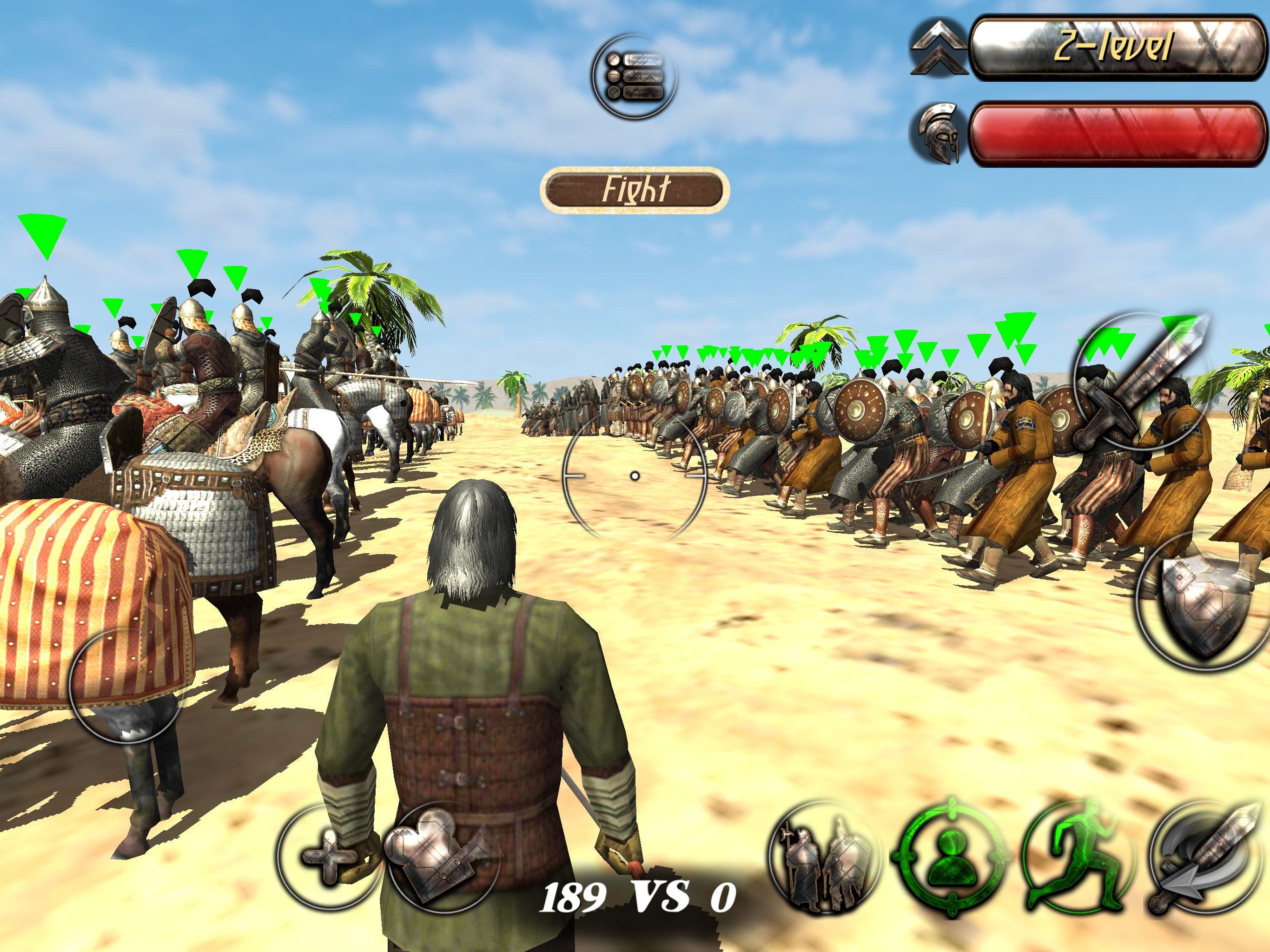Start the battle with the Fight button
The height and width of the screenshot is (952, 1270).
pos(635,190)
